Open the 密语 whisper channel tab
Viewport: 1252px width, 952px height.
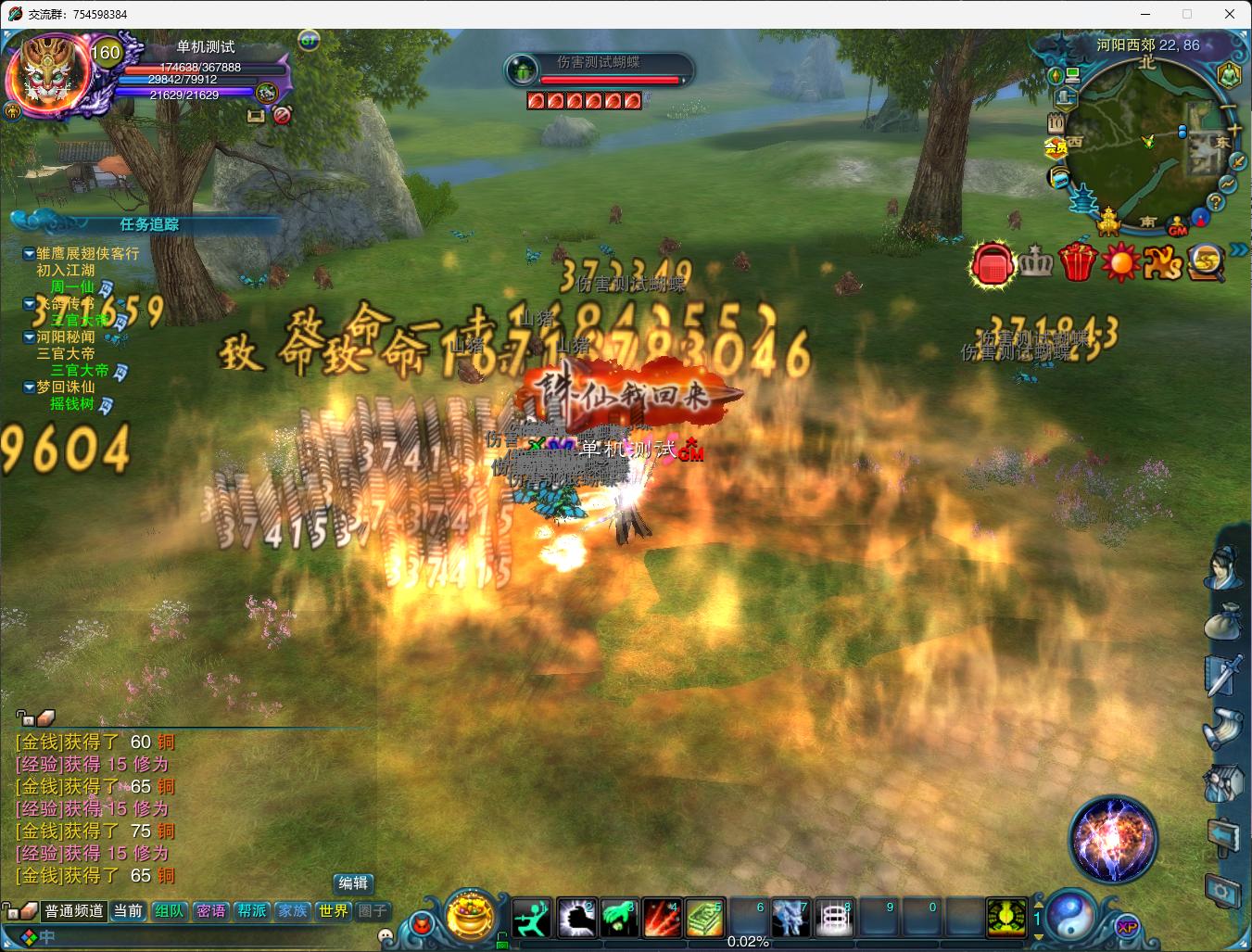click(x=210, y=911)
